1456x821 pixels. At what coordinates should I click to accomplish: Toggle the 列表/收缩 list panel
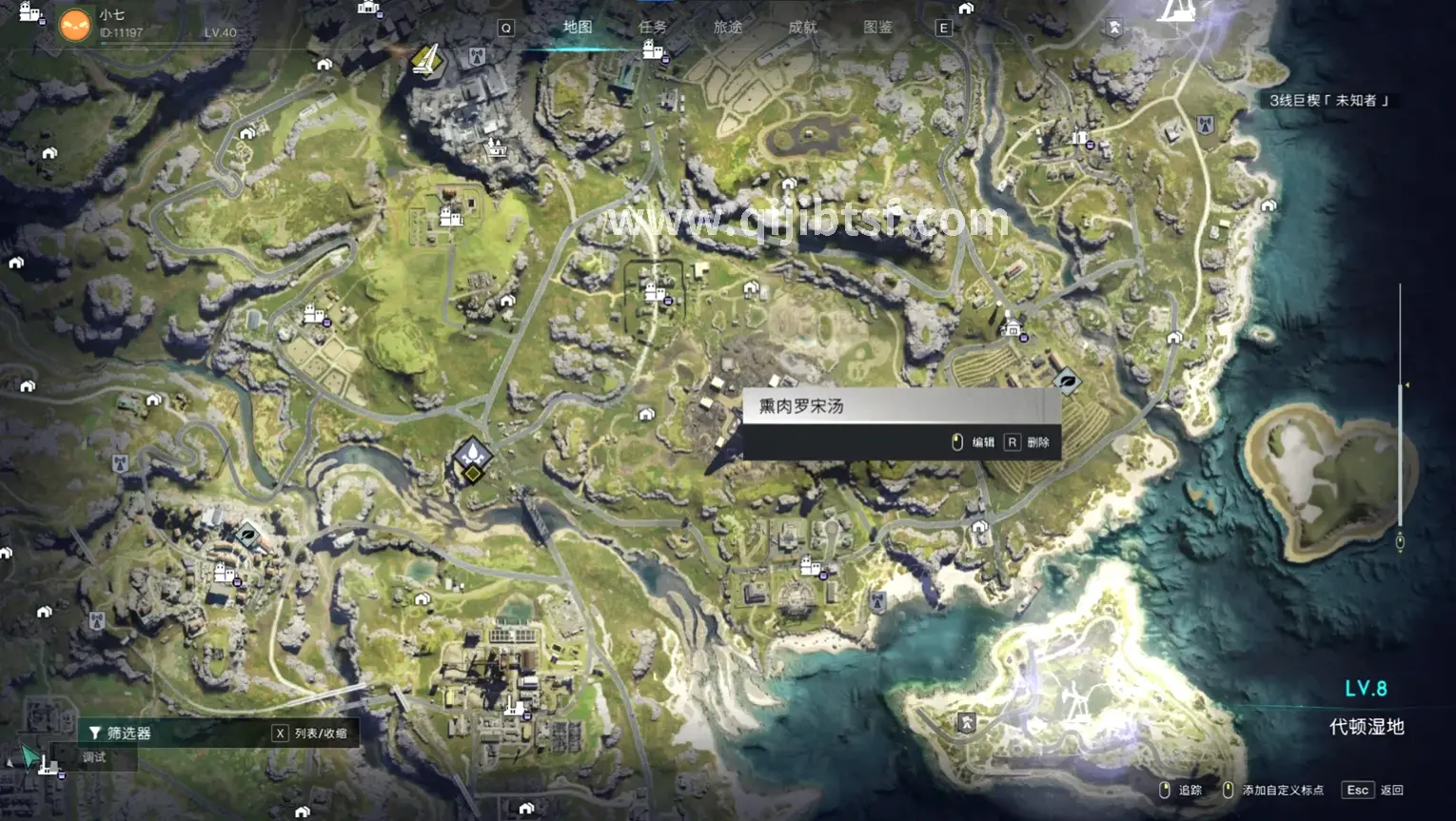[x=311, y=733]
